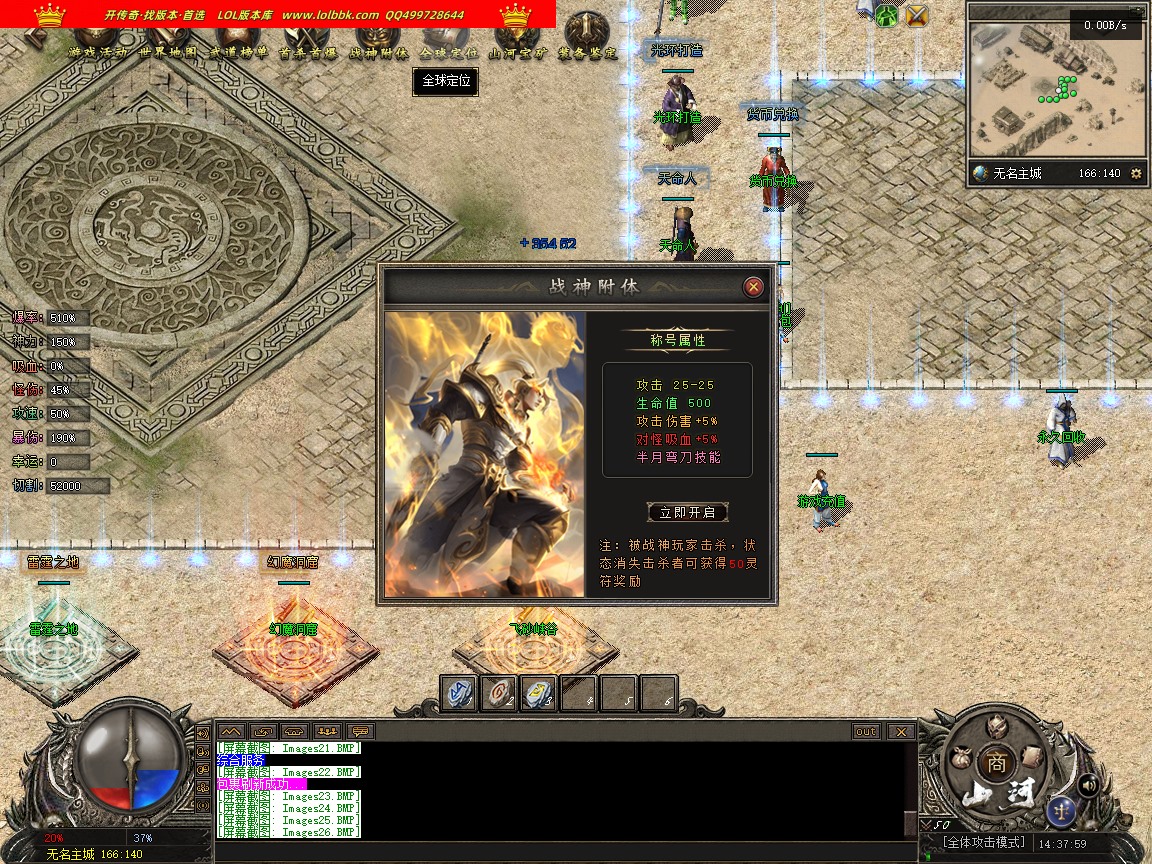
Task: Click the 立即开启 button
Action: click(x=687, y=512)
